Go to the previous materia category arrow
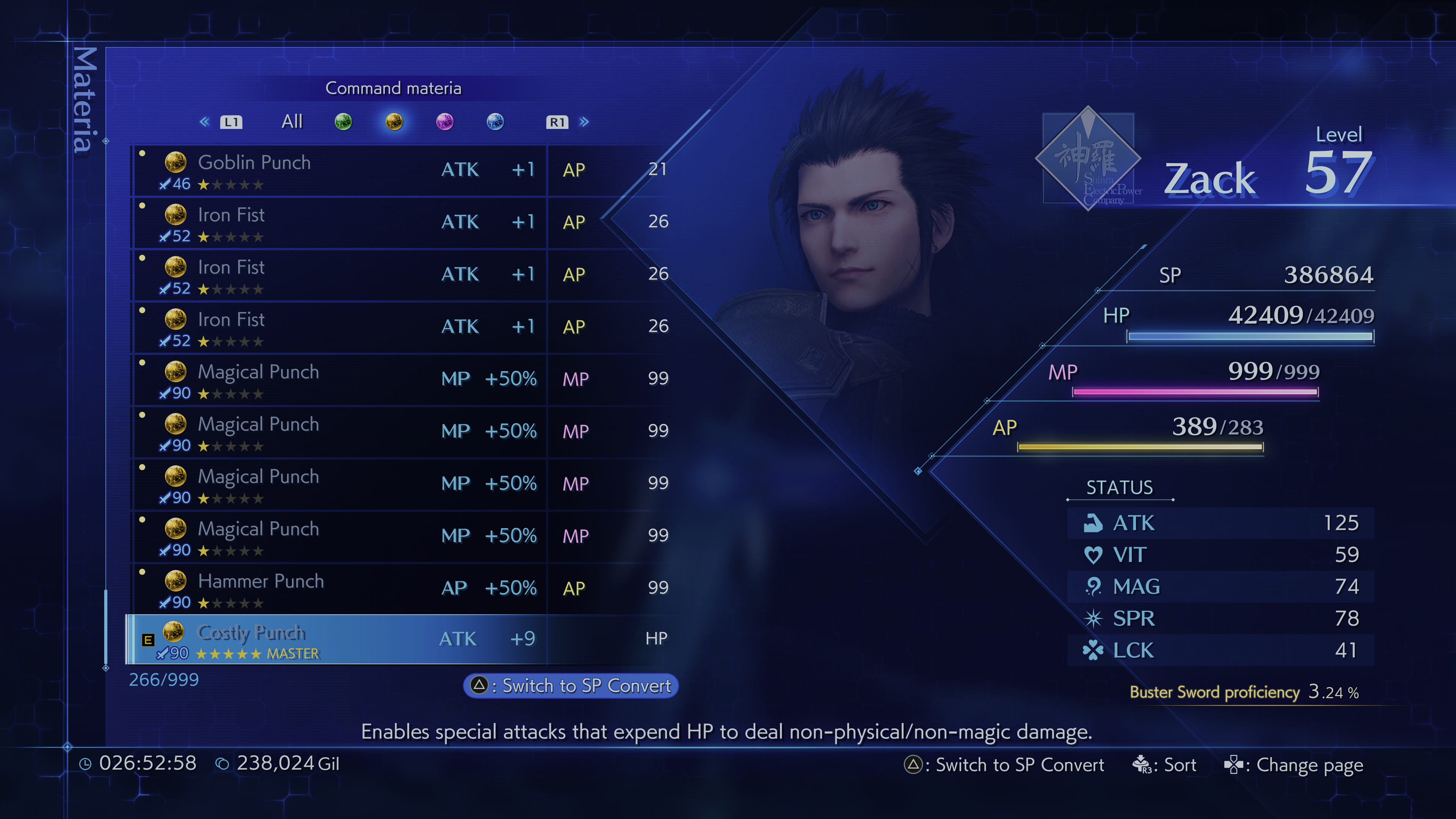The height and width of the screenshot is (819, 1456). (205, 121)
